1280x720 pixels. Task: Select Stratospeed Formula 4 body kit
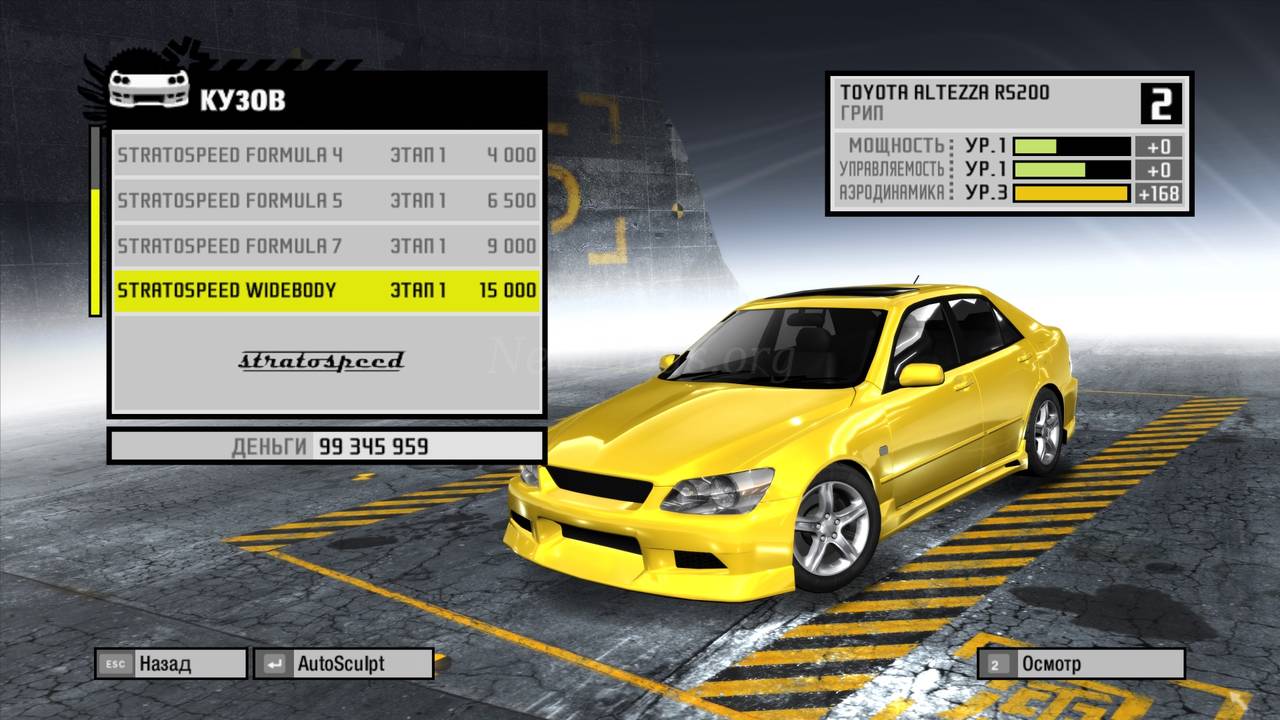326,155
